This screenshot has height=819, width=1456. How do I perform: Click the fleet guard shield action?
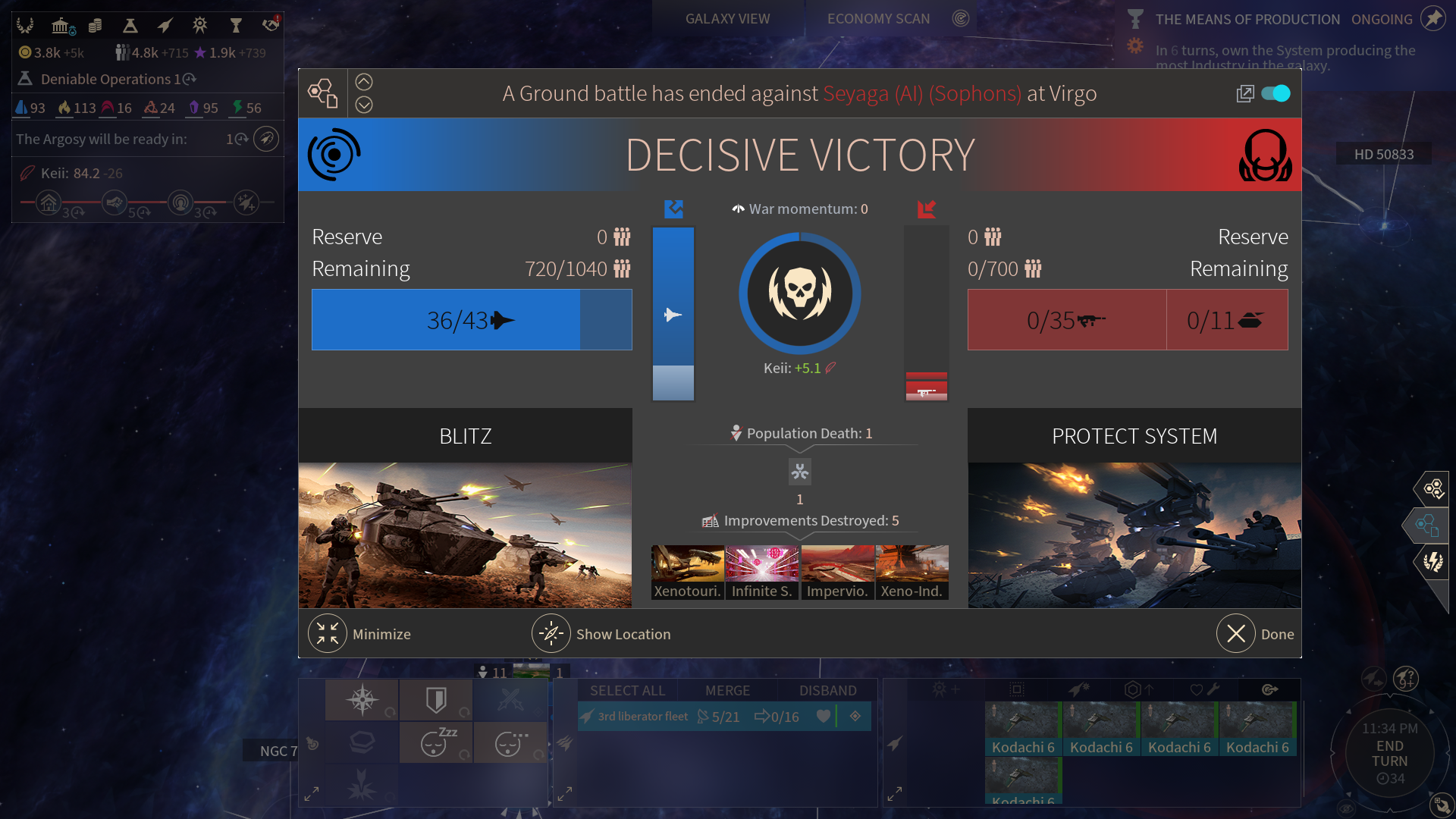(436, 700)
